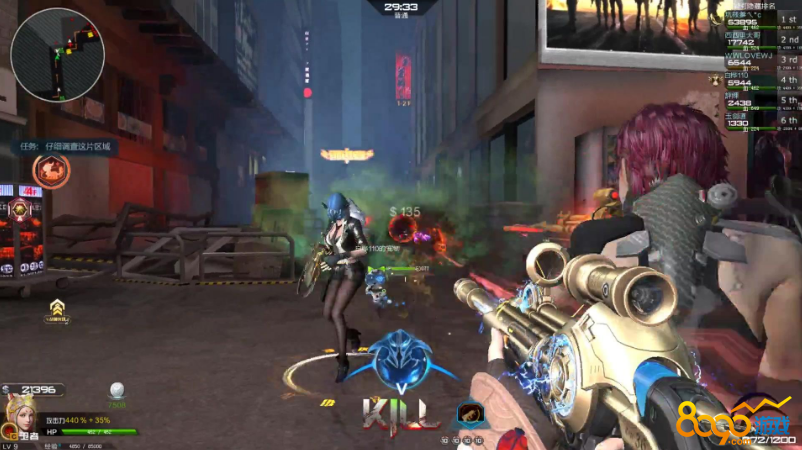This screenshot has height=450, width=802.
Task: Open the circular minimap
Action: click(x=57, y=55)
